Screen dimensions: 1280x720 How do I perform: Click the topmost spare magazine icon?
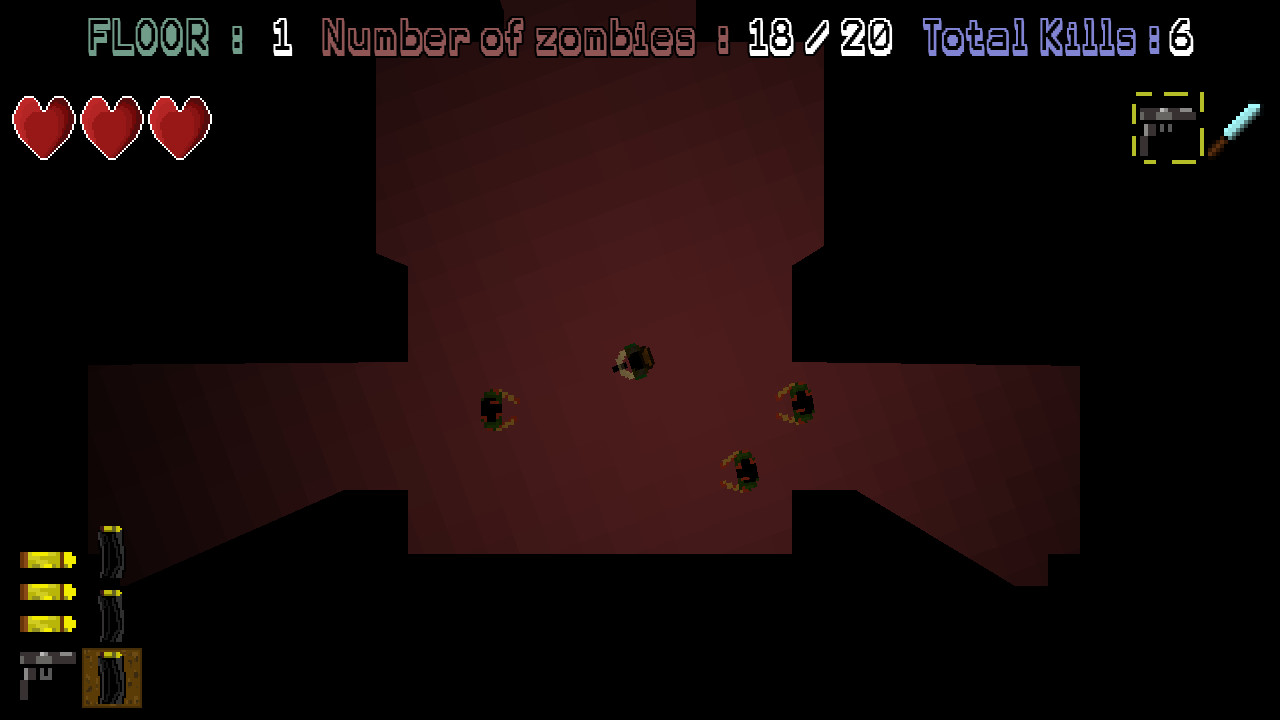[x=113, y=554]
